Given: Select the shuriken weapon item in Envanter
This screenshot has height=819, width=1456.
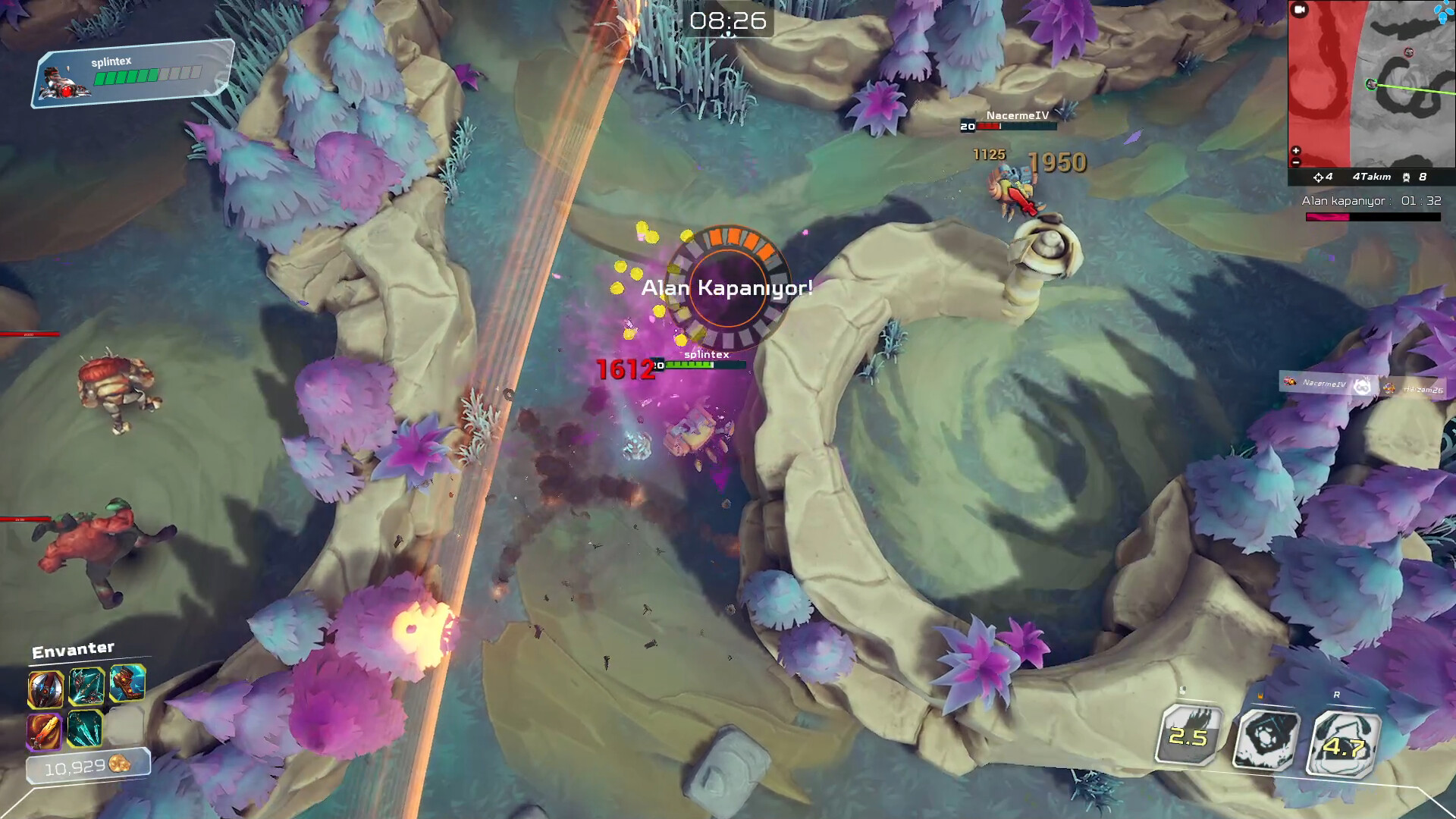Looking at the screenshot, I should pos(45,689).
